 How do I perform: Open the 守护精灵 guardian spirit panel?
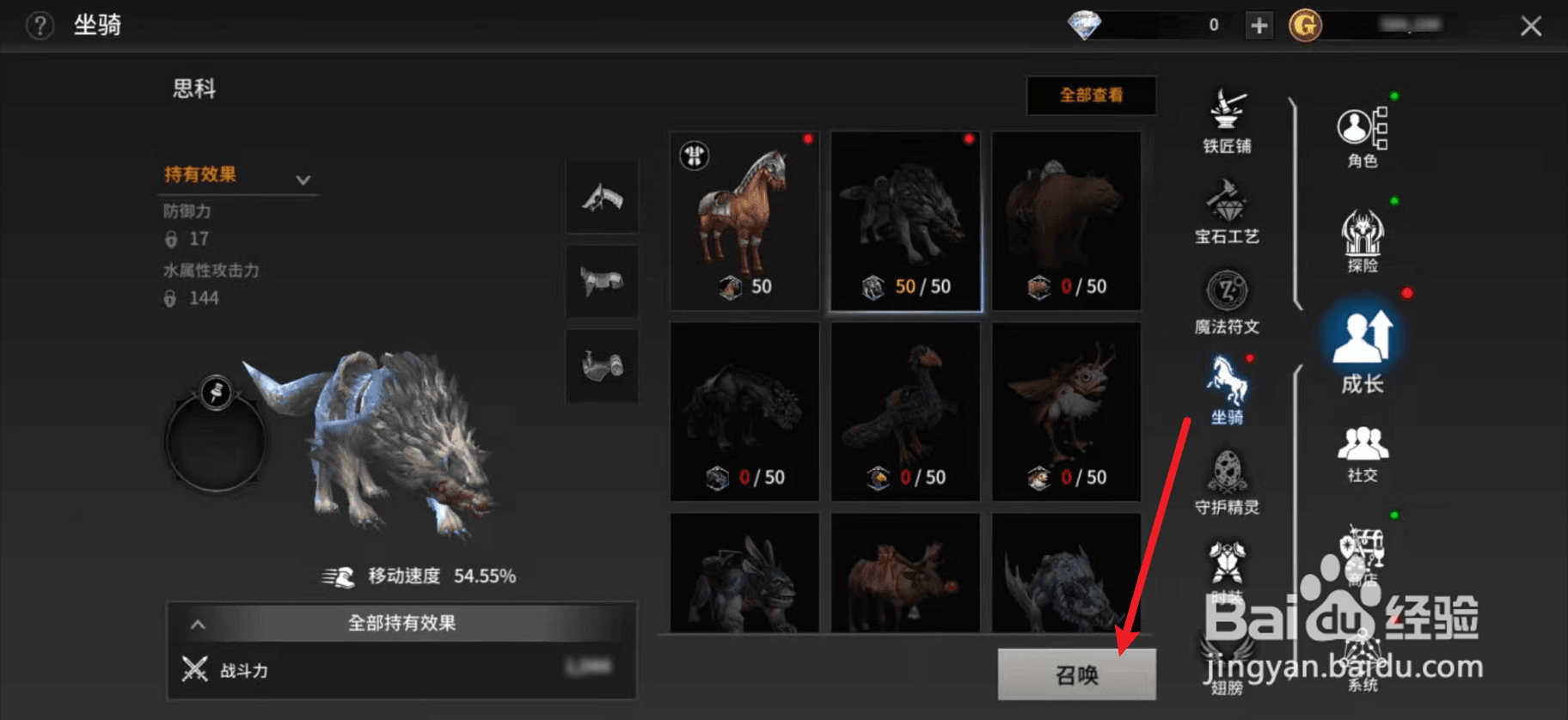1228,481
